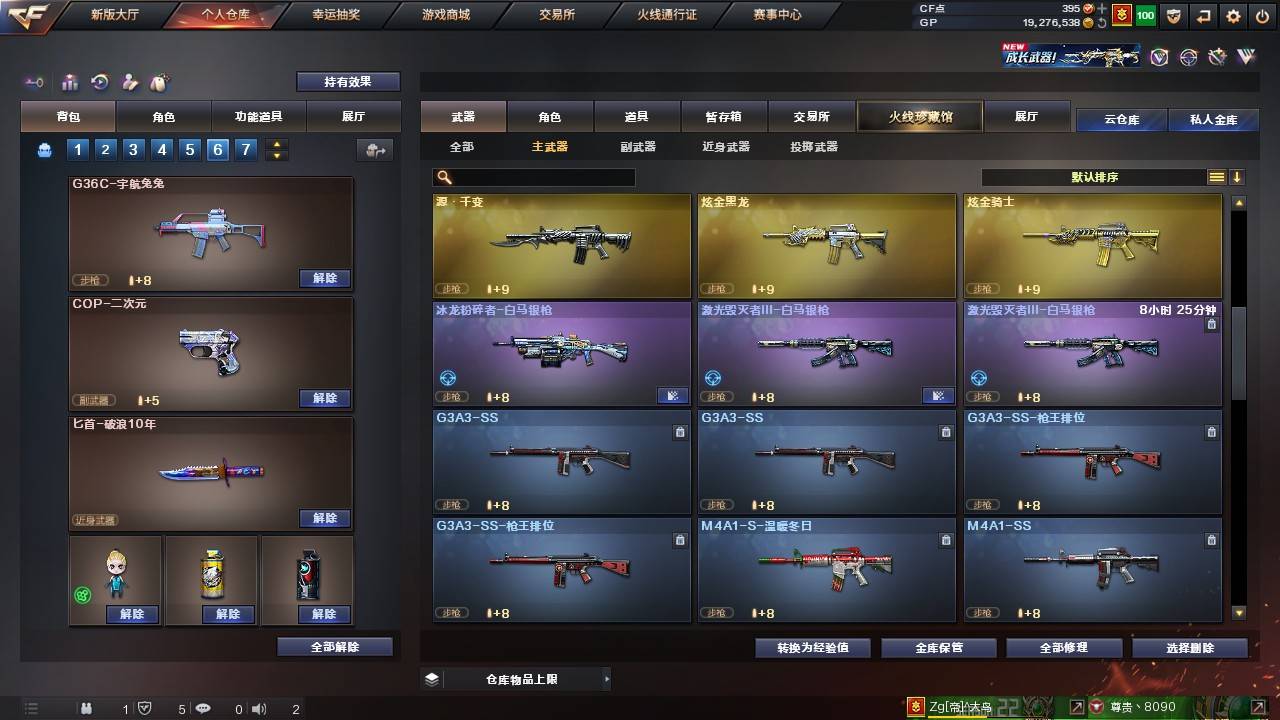Open the speaker volume icon at bottom
Screen dimensions: 1280x720
(x=259, y=708)
